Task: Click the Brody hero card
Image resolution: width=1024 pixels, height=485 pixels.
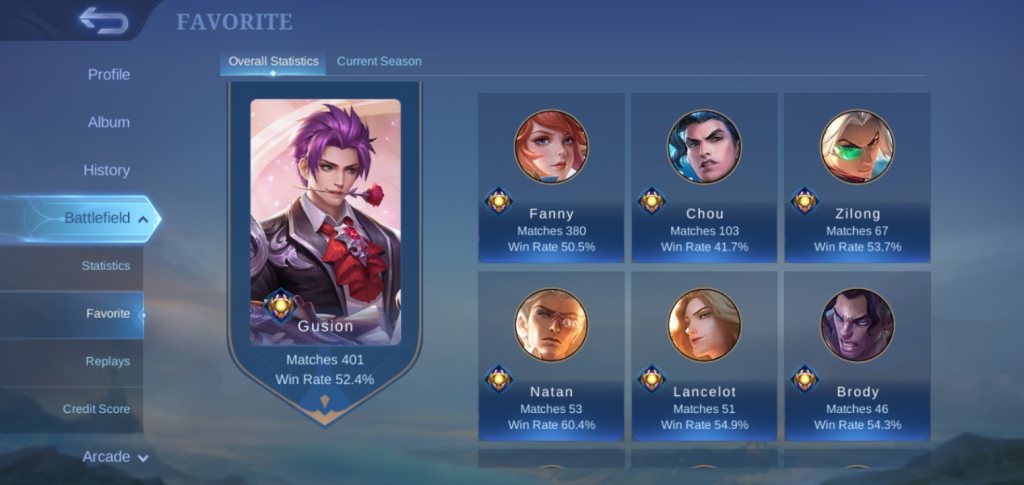Action: 857,356
